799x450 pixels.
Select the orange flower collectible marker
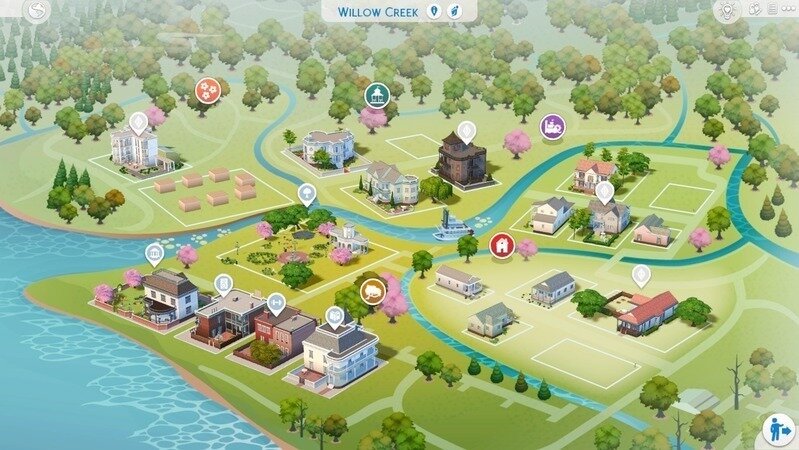(x=208, y=90)
